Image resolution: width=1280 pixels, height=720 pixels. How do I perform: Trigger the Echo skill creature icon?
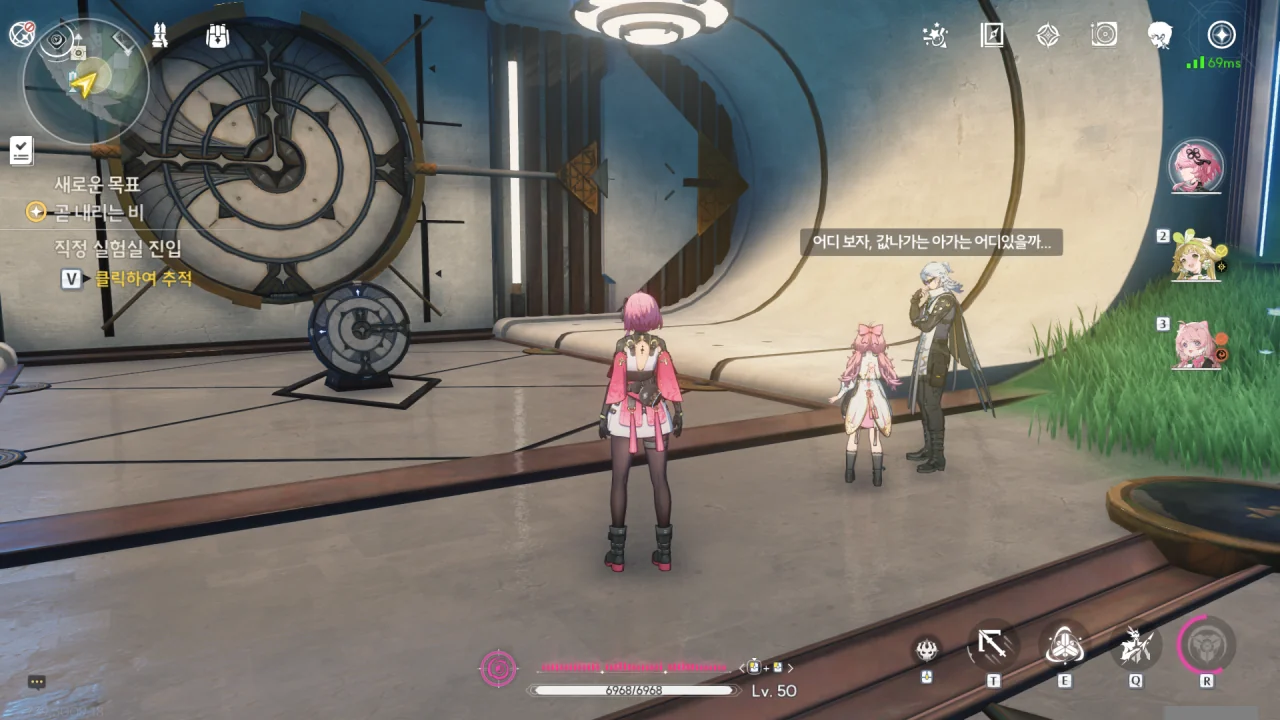[1135, 646]
